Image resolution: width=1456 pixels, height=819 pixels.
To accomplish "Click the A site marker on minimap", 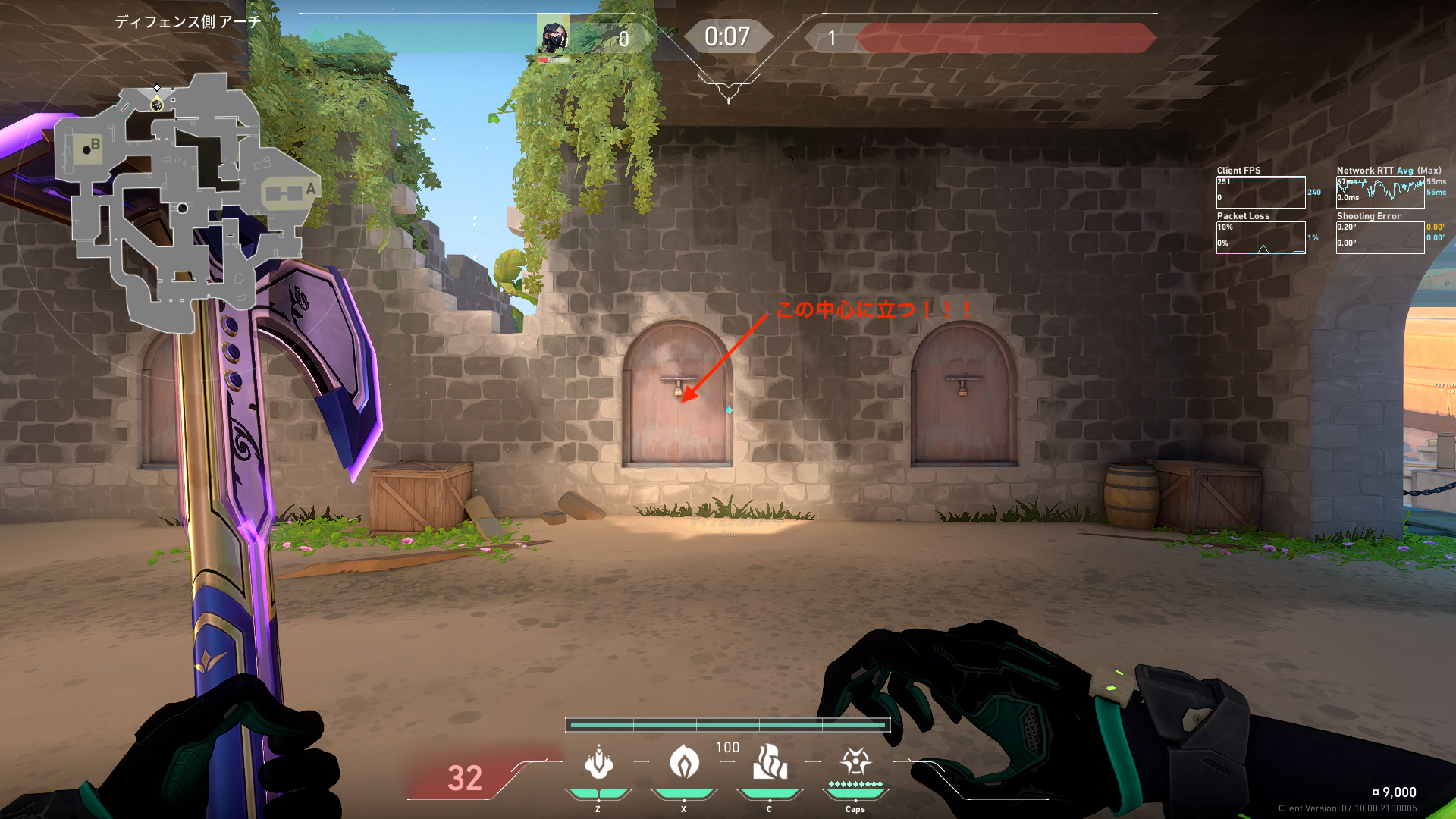I will pyautogui.click(x=310, y=189).
